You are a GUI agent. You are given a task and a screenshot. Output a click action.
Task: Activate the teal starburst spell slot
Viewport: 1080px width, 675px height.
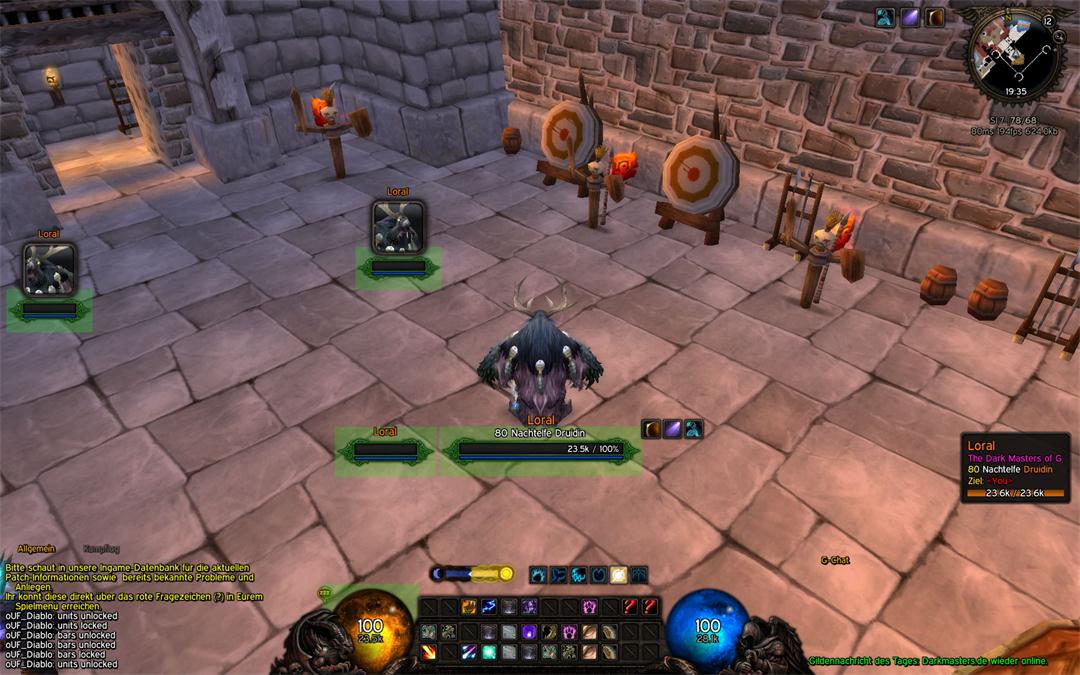click(x=489, y=652)
